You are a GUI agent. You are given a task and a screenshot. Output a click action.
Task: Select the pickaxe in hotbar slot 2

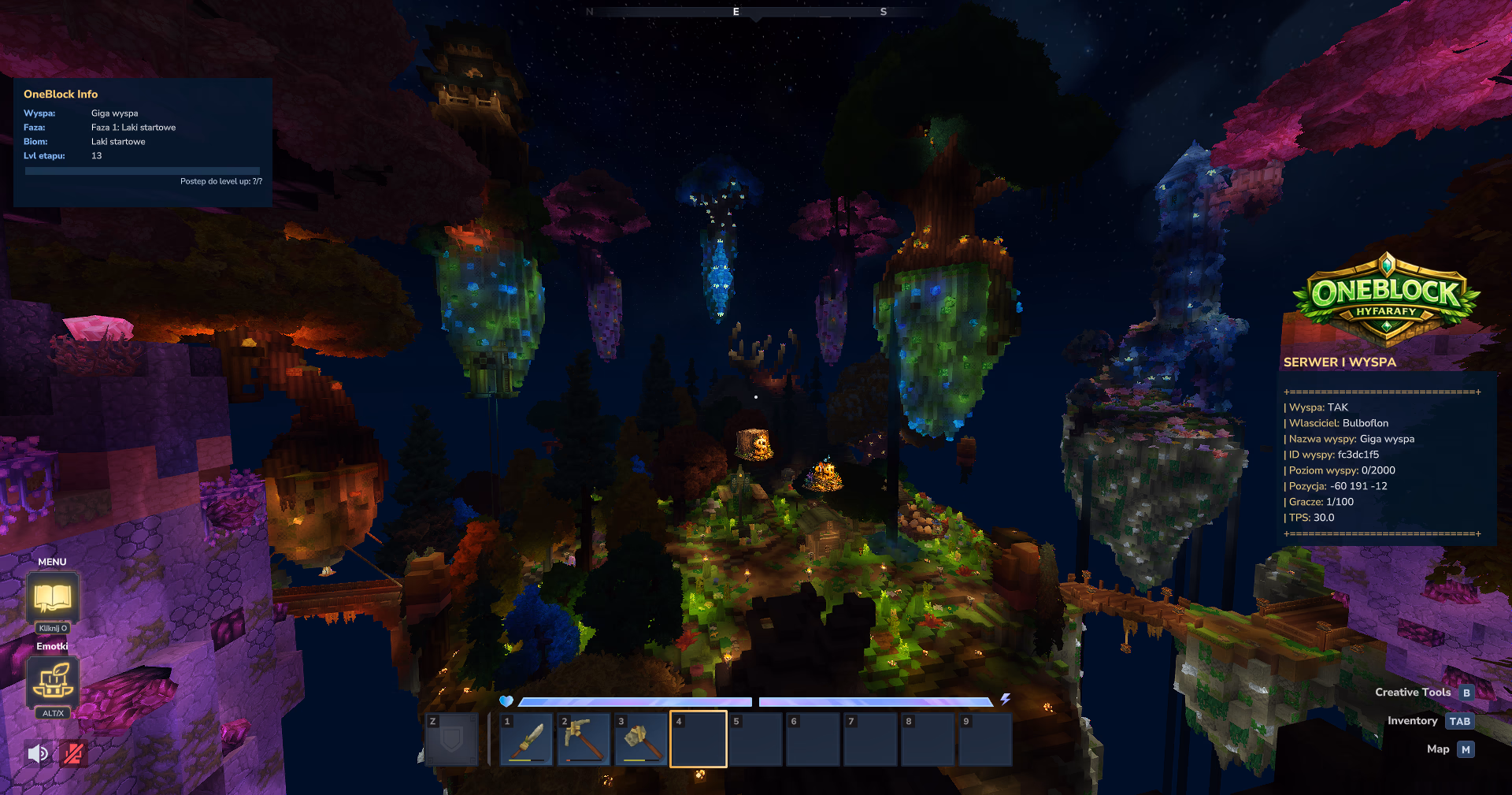tap(583, 738)
